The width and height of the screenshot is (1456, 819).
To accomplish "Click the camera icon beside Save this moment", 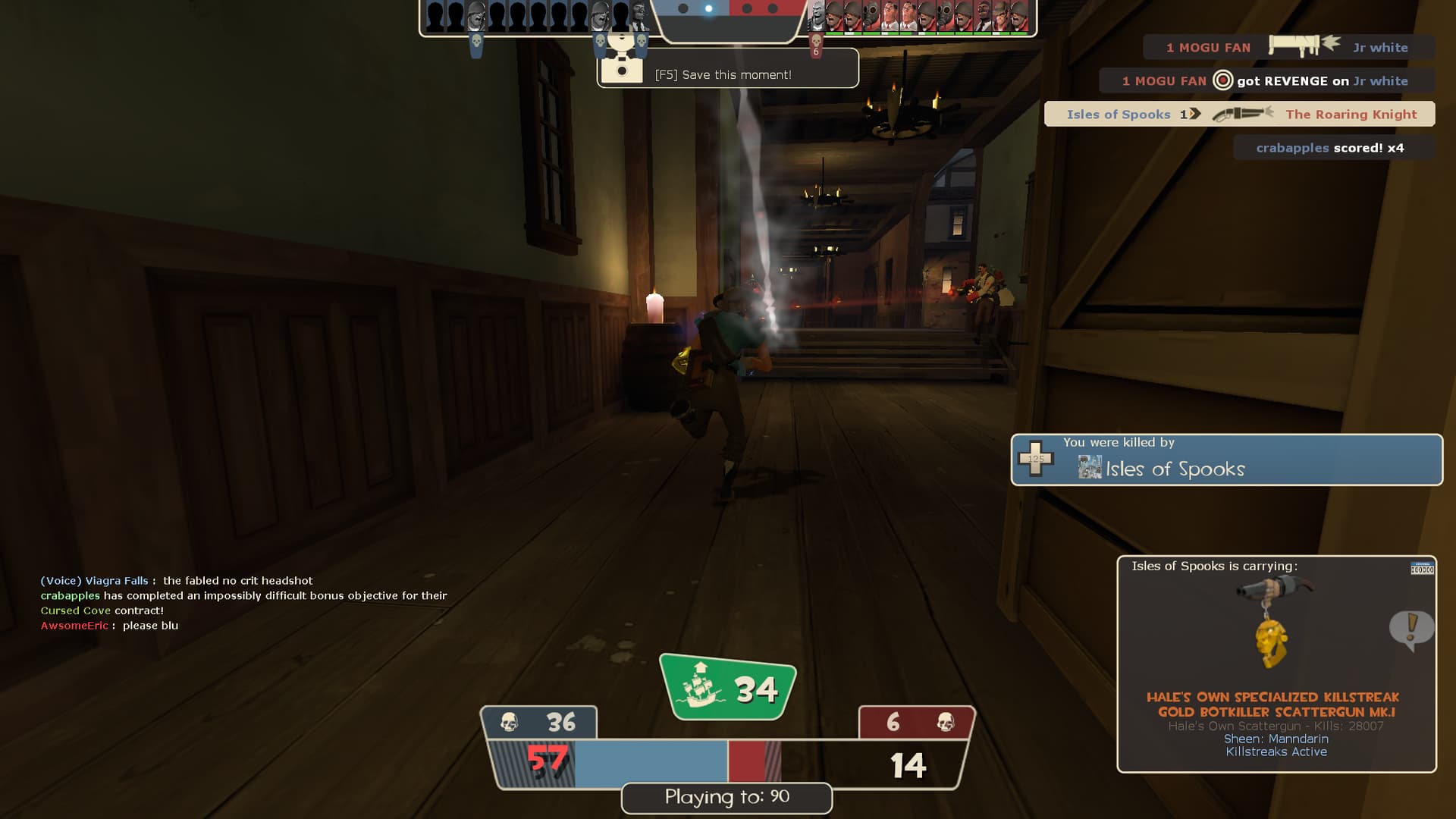I will (622, 68).
